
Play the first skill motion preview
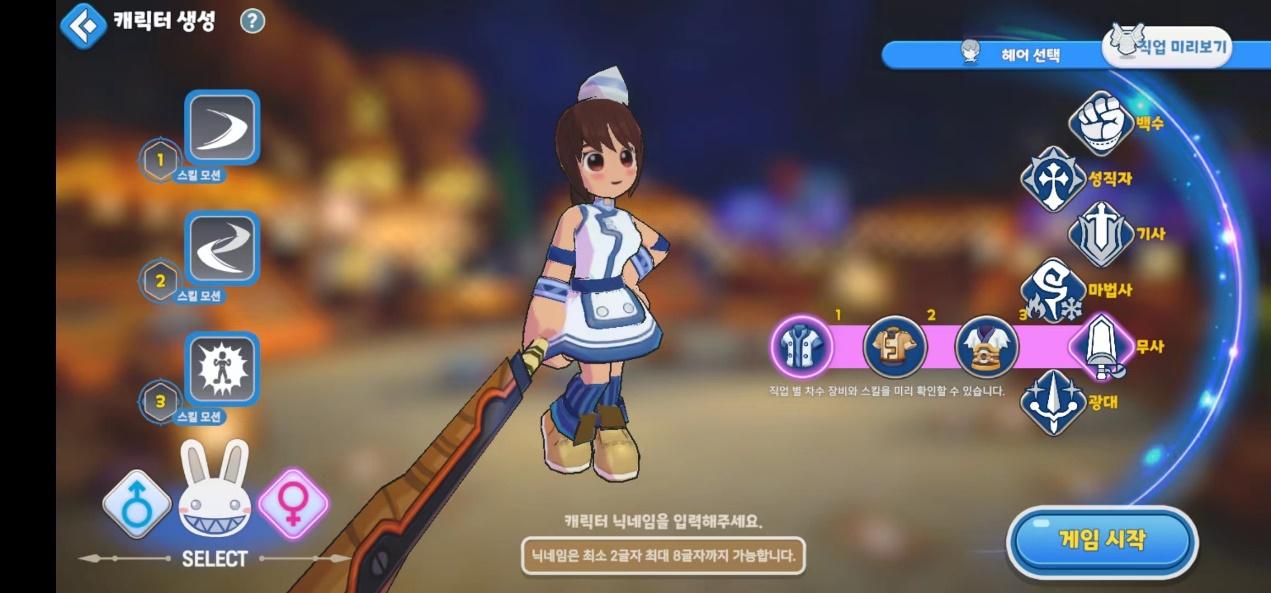click(222, 127)
